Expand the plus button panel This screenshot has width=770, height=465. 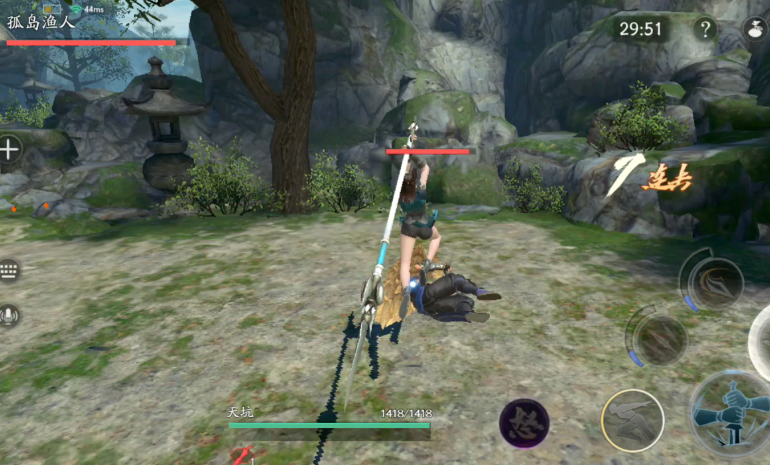pos(10,151)
